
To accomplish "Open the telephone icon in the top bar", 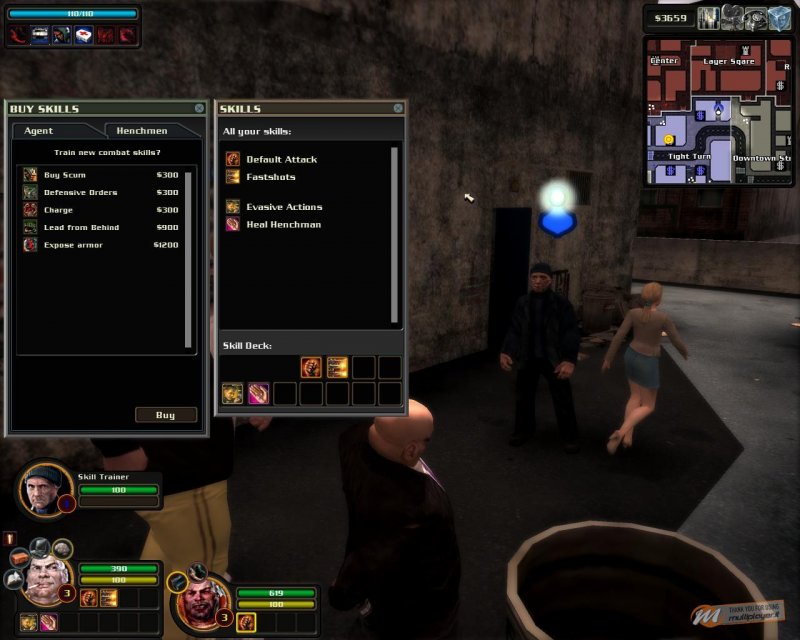I will point(758,18).
